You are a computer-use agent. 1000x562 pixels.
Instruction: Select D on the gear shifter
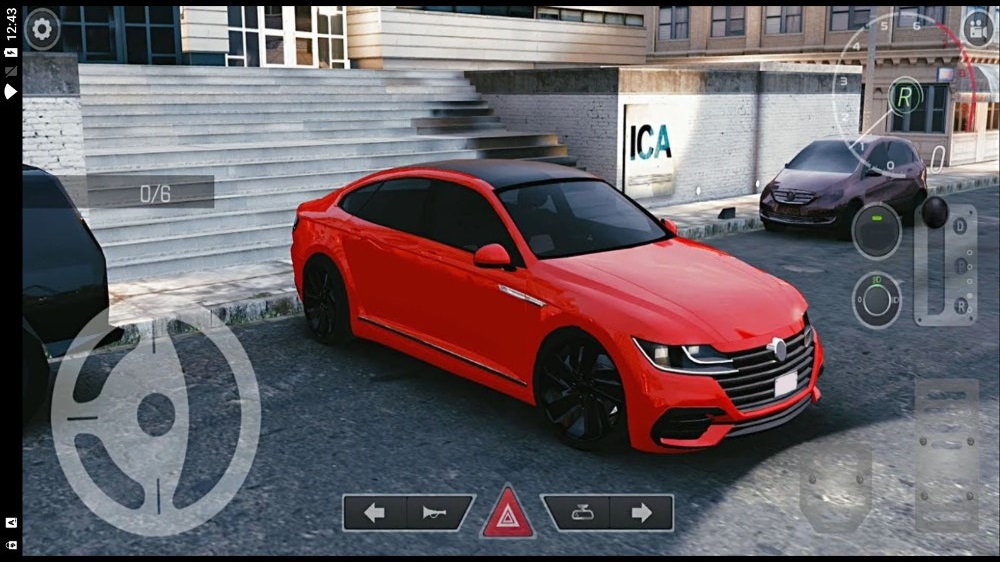coord(962,226)
